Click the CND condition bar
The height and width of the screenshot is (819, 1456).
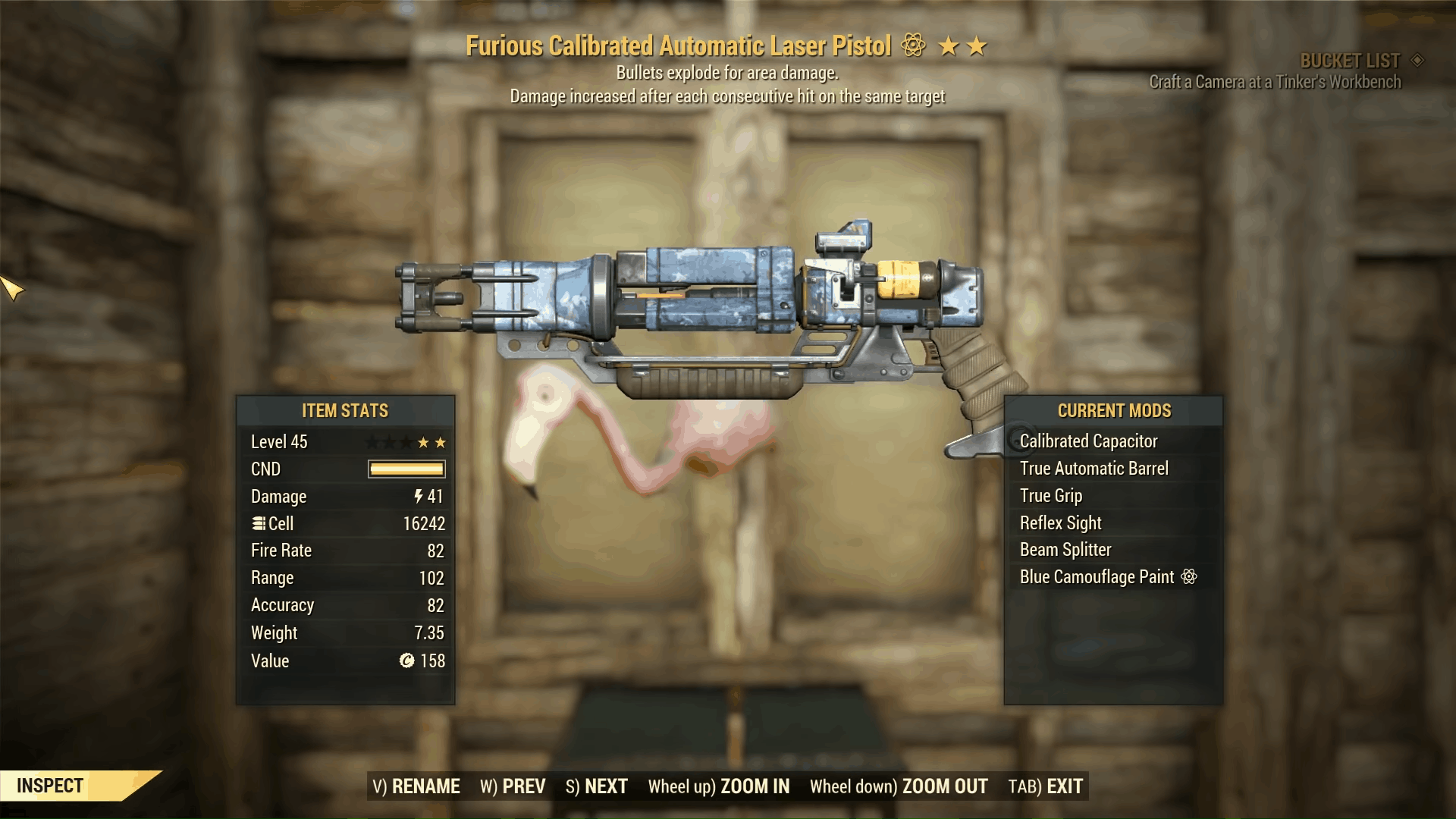tap(406, 469)
